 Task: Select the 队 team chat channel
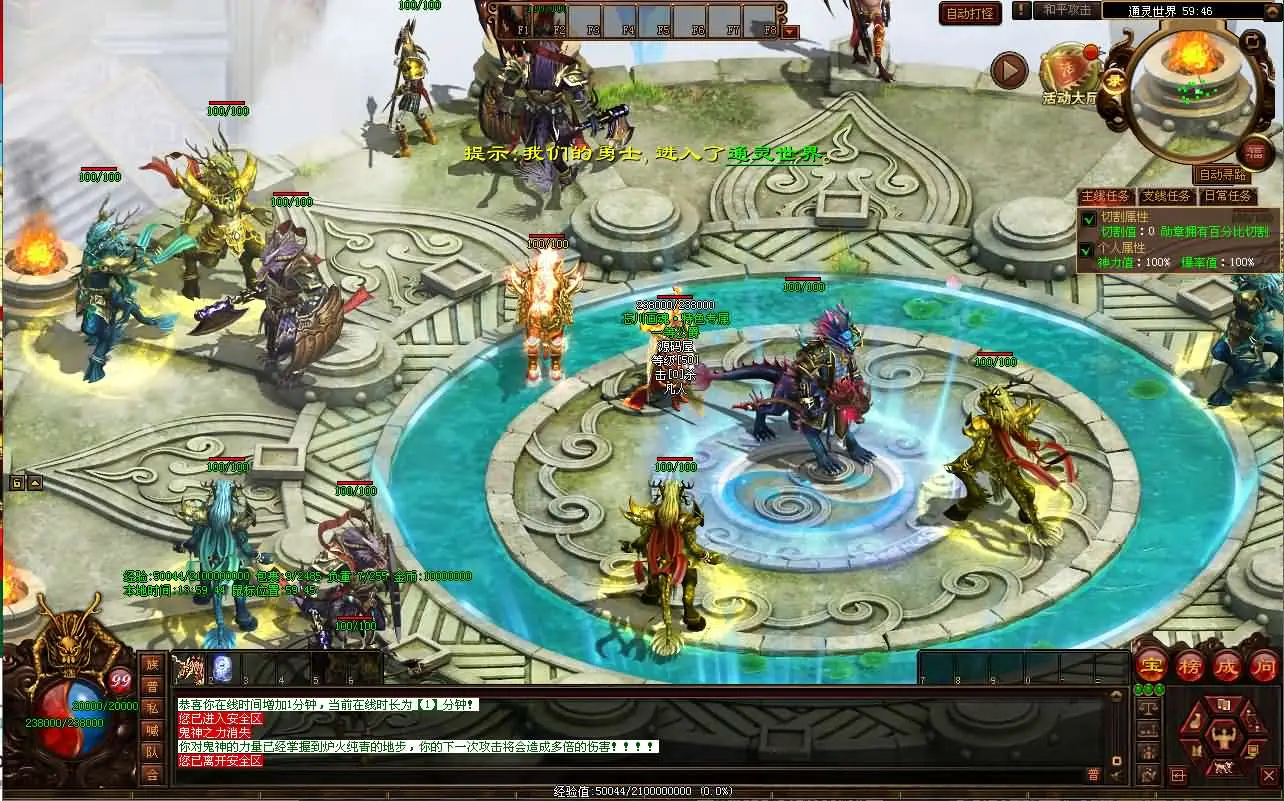click(x=152, y=752)
